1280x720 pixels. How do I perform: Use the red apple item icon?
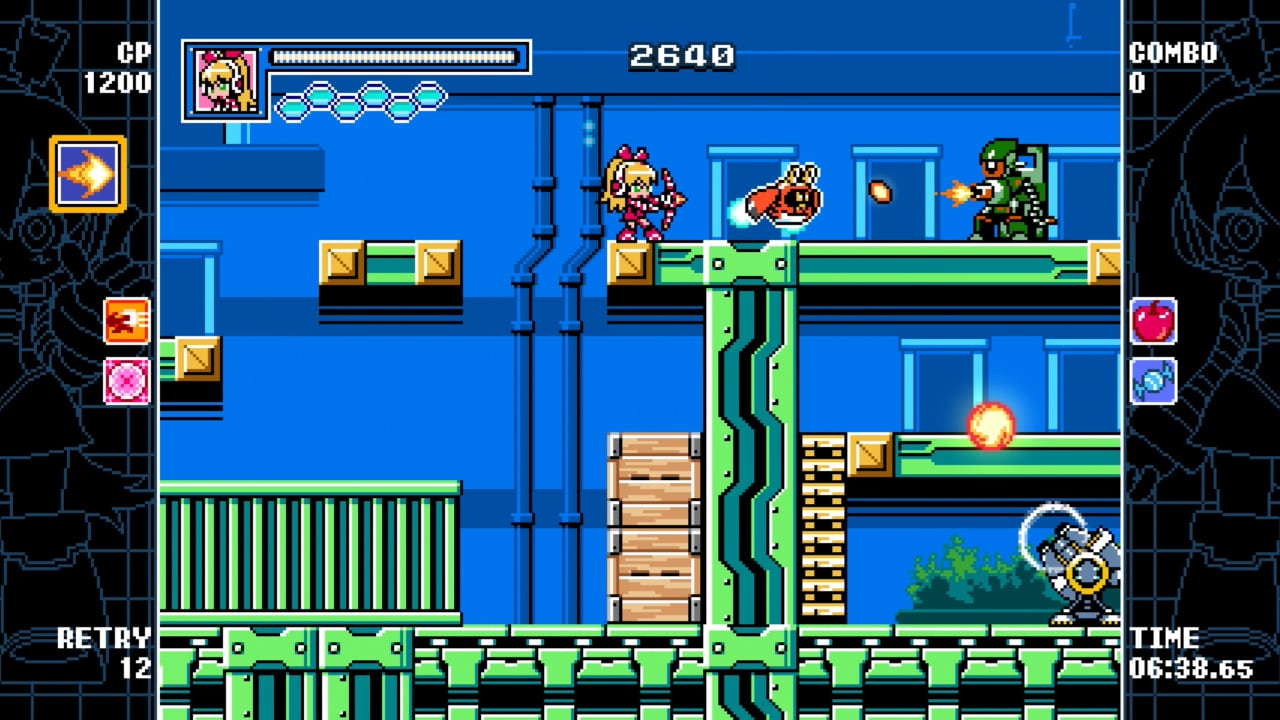pyautogui.click(x=1156, y=323)
